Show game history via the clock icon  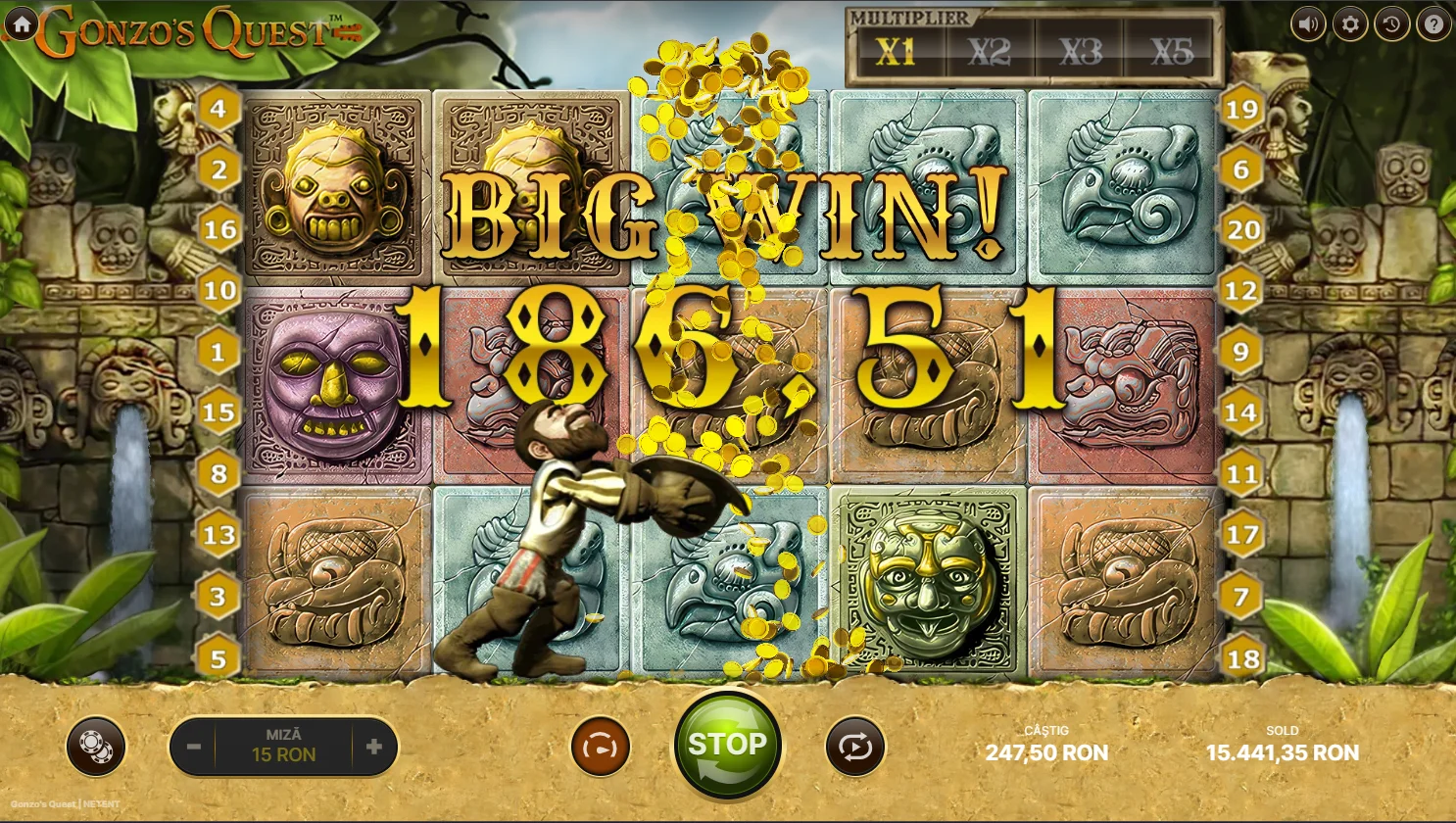pyautogui.click(x=1391, y=24)
